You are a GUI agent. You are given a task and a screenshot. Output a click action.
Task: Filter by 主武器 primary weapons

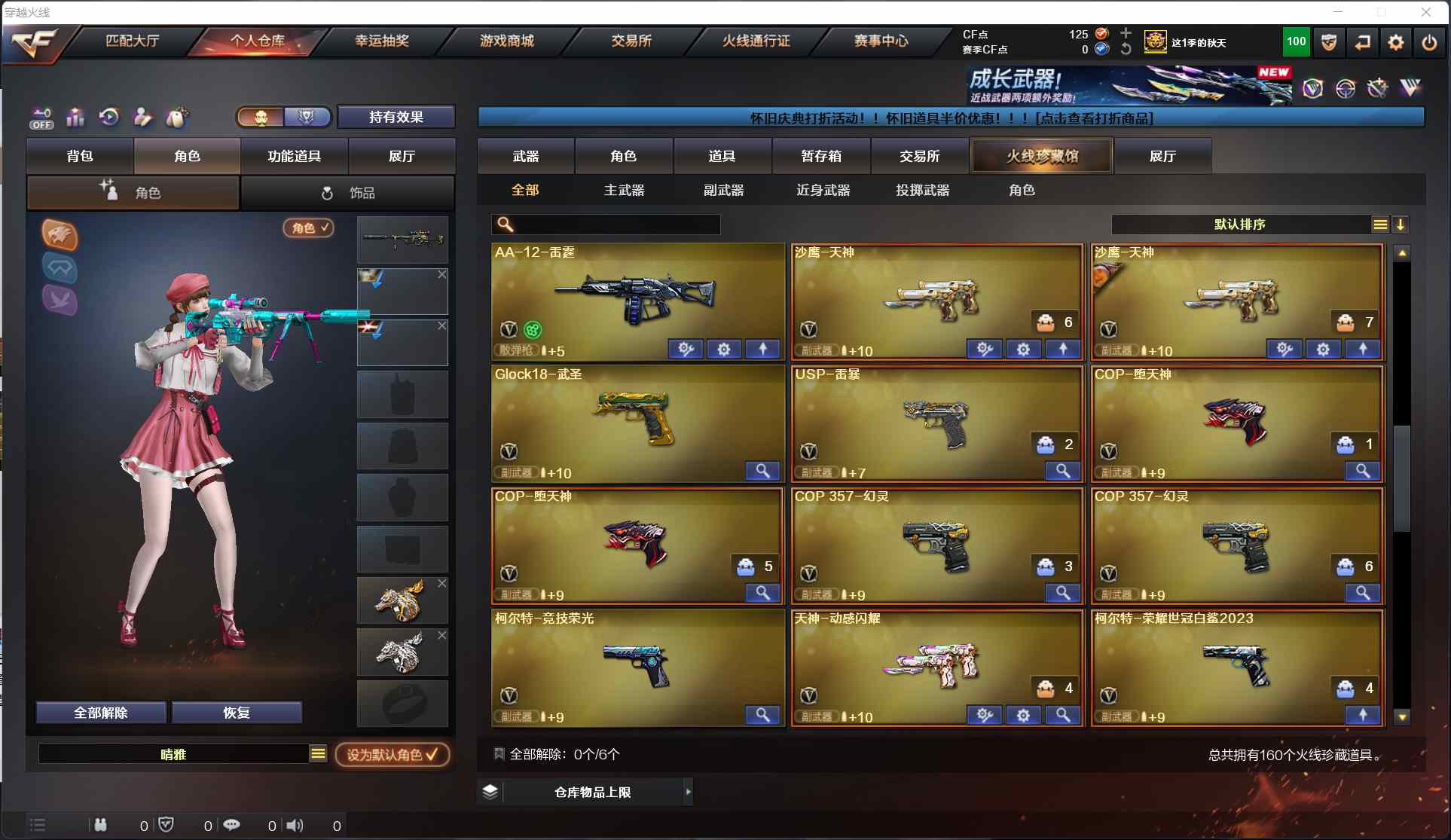click(625, 191)
